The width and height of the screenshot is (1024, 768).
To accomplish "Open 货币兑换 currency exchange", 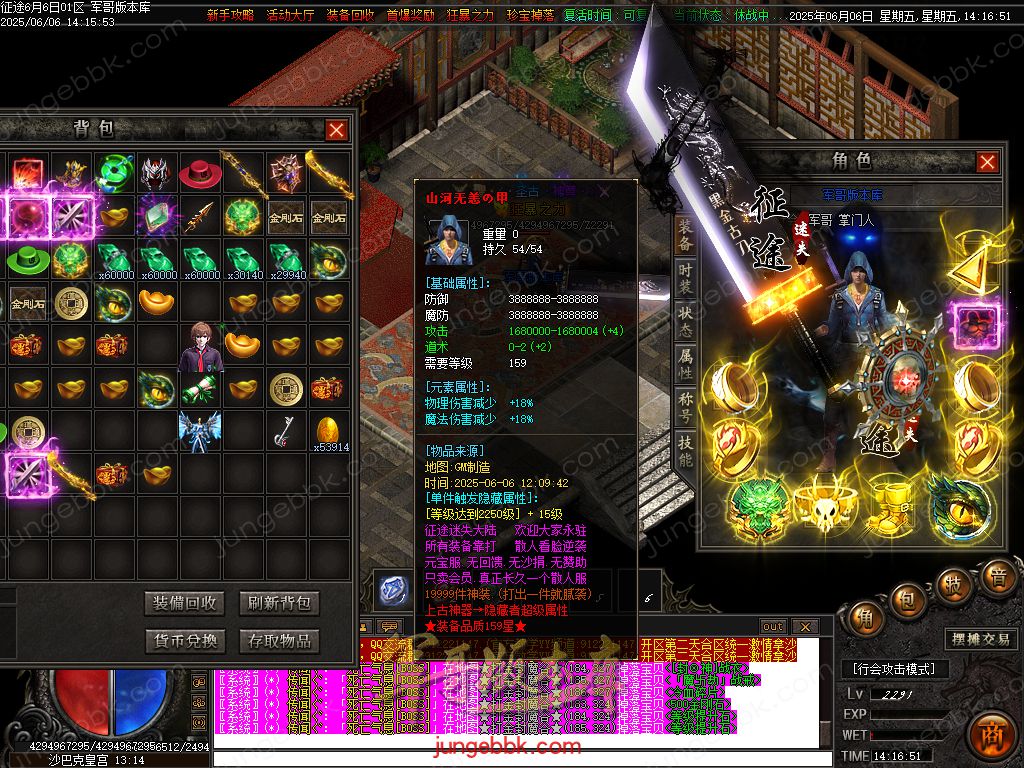I will point(185,640).
